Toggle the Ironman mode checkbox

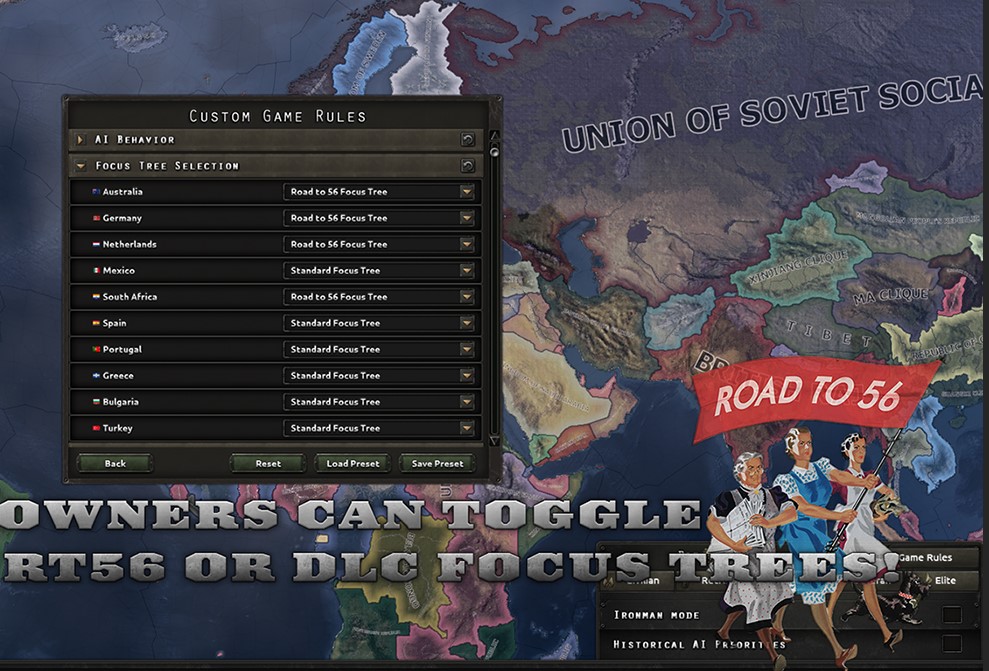point(952,614)
